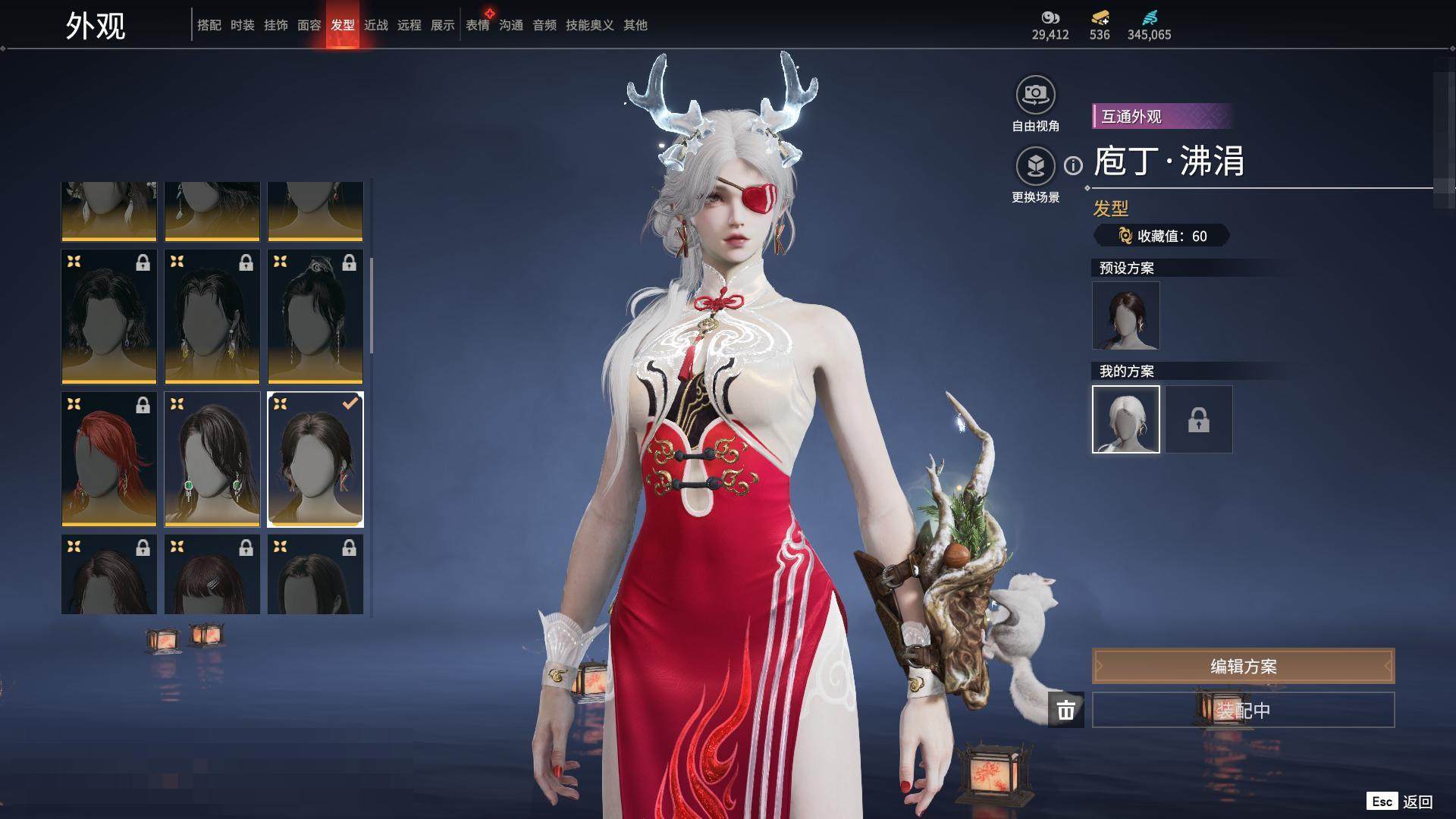Pick the currently checked hairstyle thumbnail
Screen dimensions: 1456x819
[x=315, y=459]
